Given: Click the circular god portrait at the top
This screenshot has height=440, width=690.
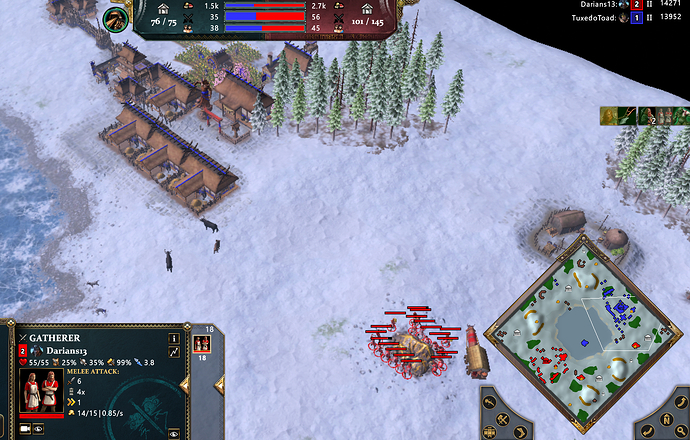Looking at the screenshot, I should (116, 17).
